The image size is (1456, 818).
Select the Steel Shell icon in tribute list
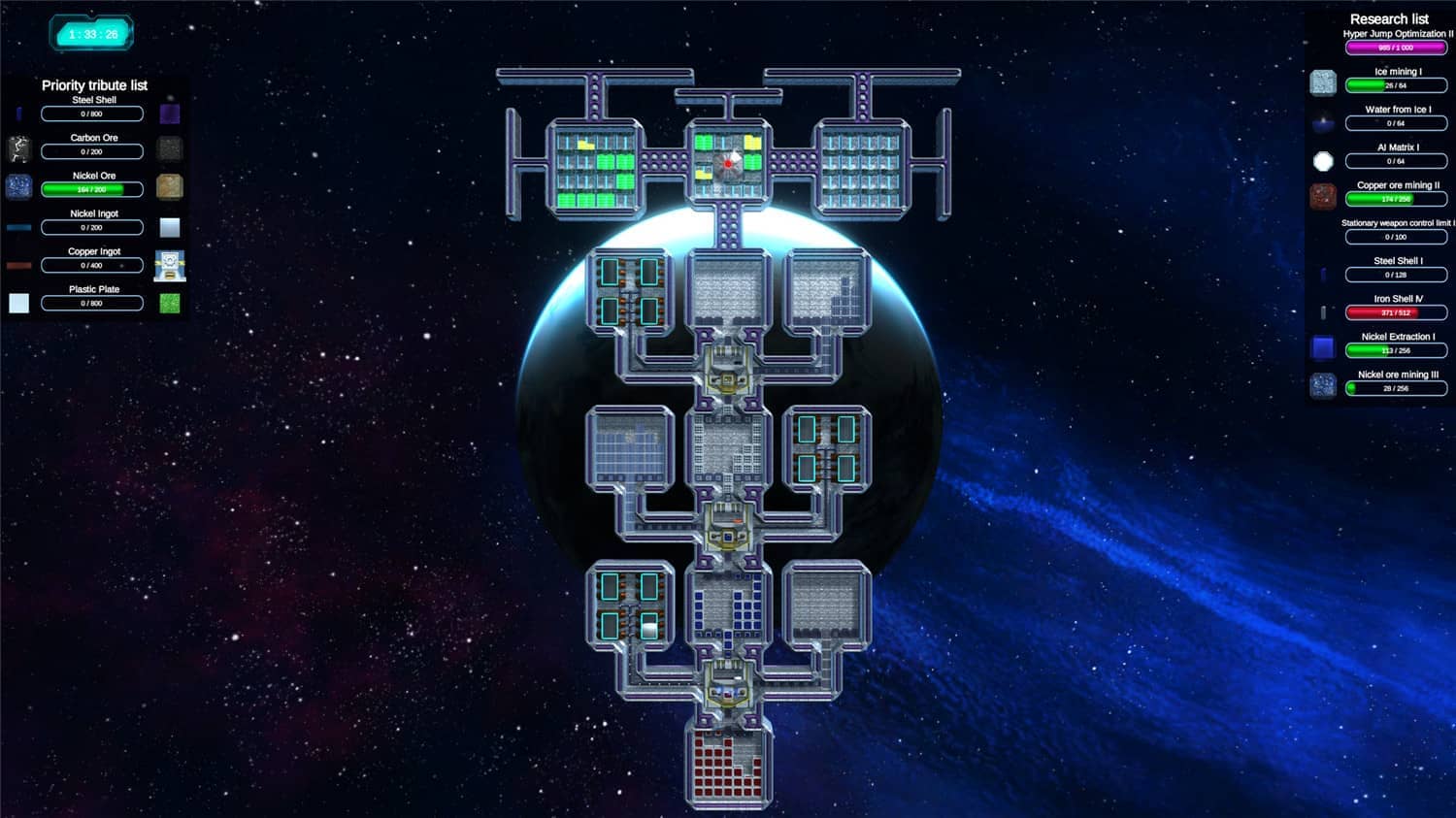pos(19,114)
